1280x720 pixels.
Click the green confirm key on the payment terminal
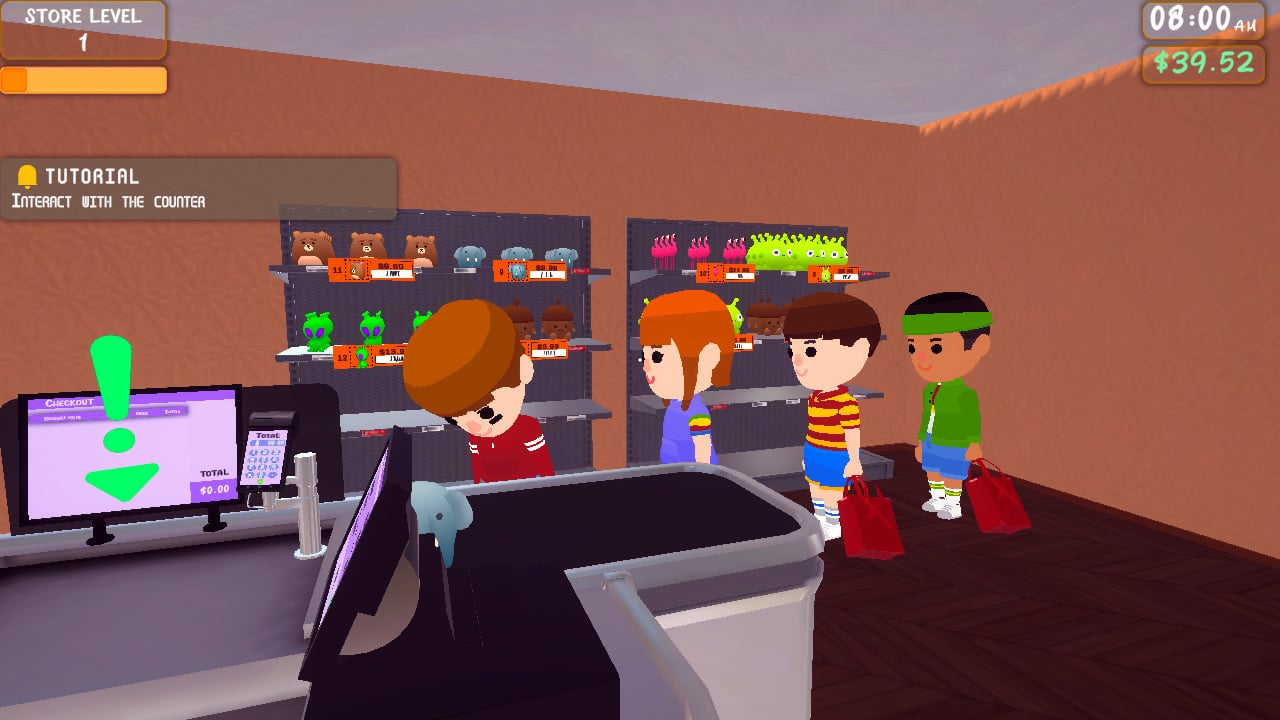pyautogui.click(x=260, y=481)
